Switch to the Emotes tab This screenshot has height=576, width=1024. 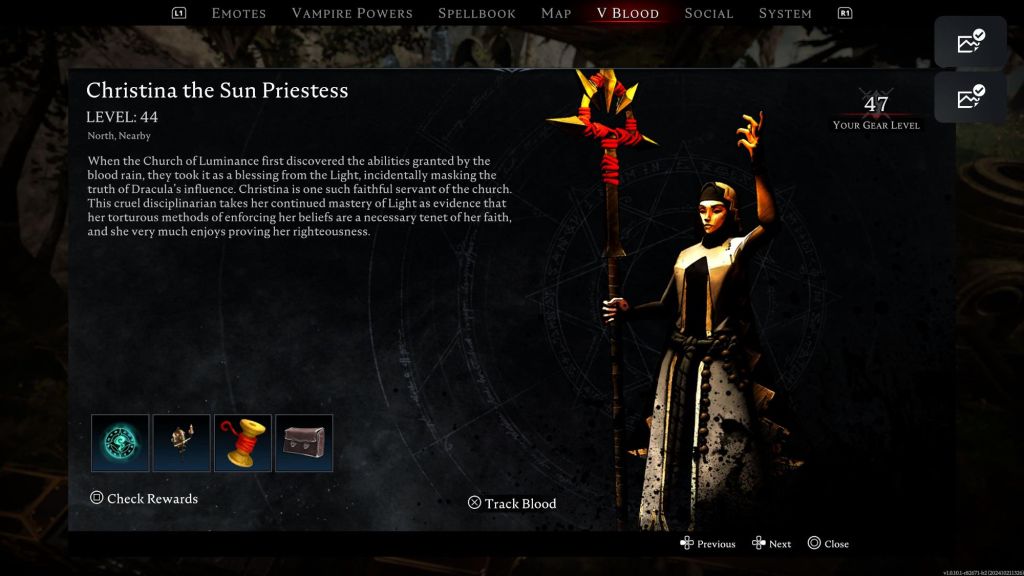239,13
